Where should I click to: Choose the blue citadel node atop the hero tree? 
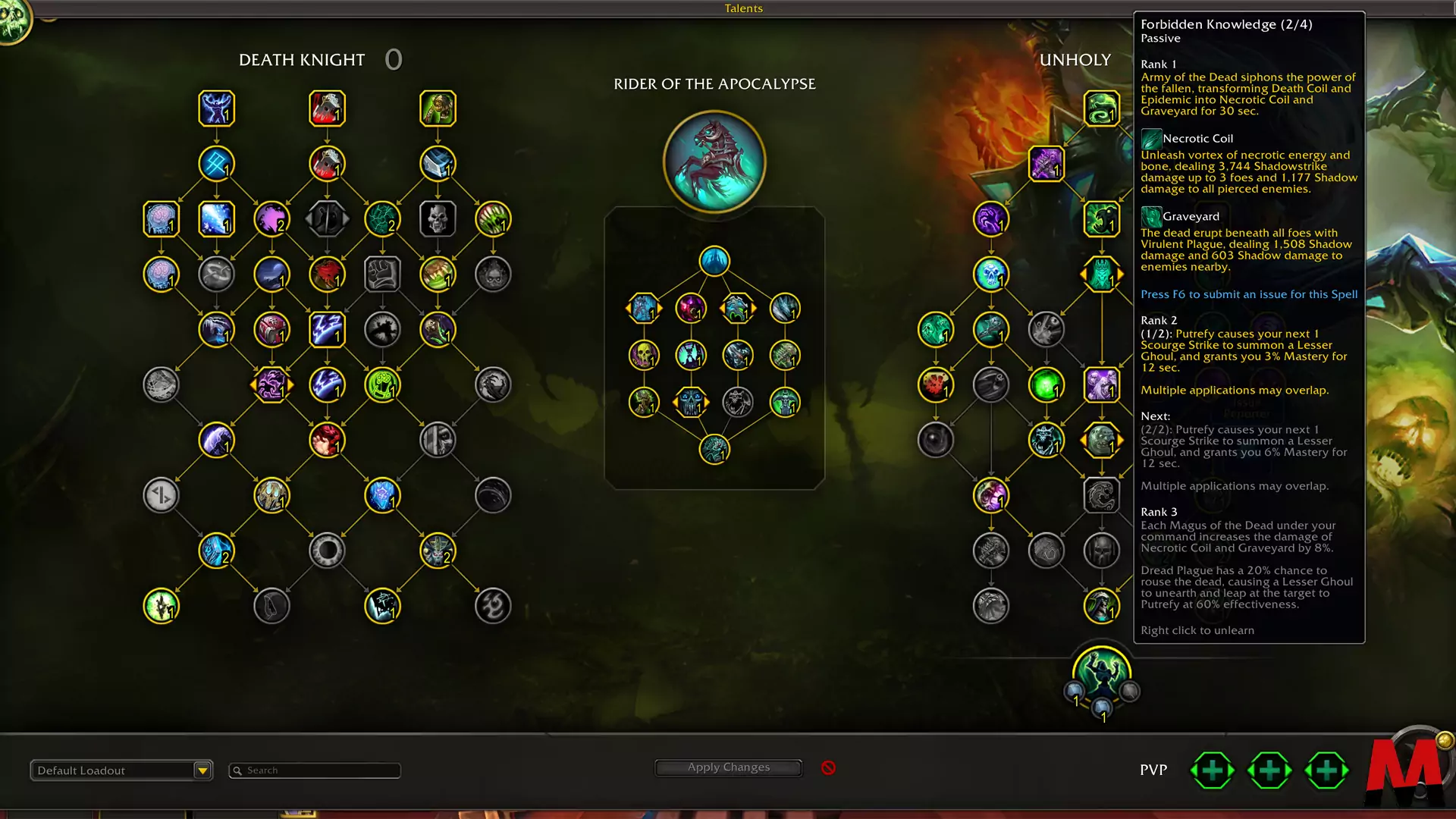point(714,262)
